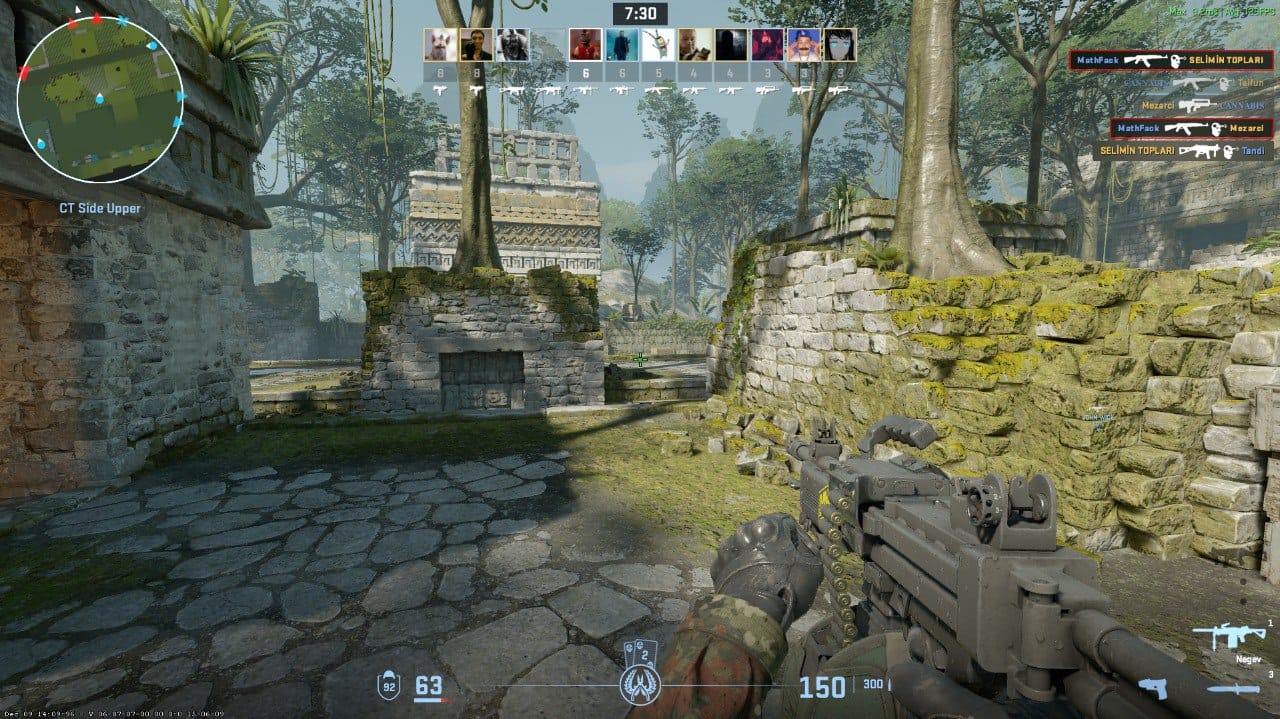
Task: Click the SELİMİN TOPLARI killed Tandi entry
Action: point(1183,151)
